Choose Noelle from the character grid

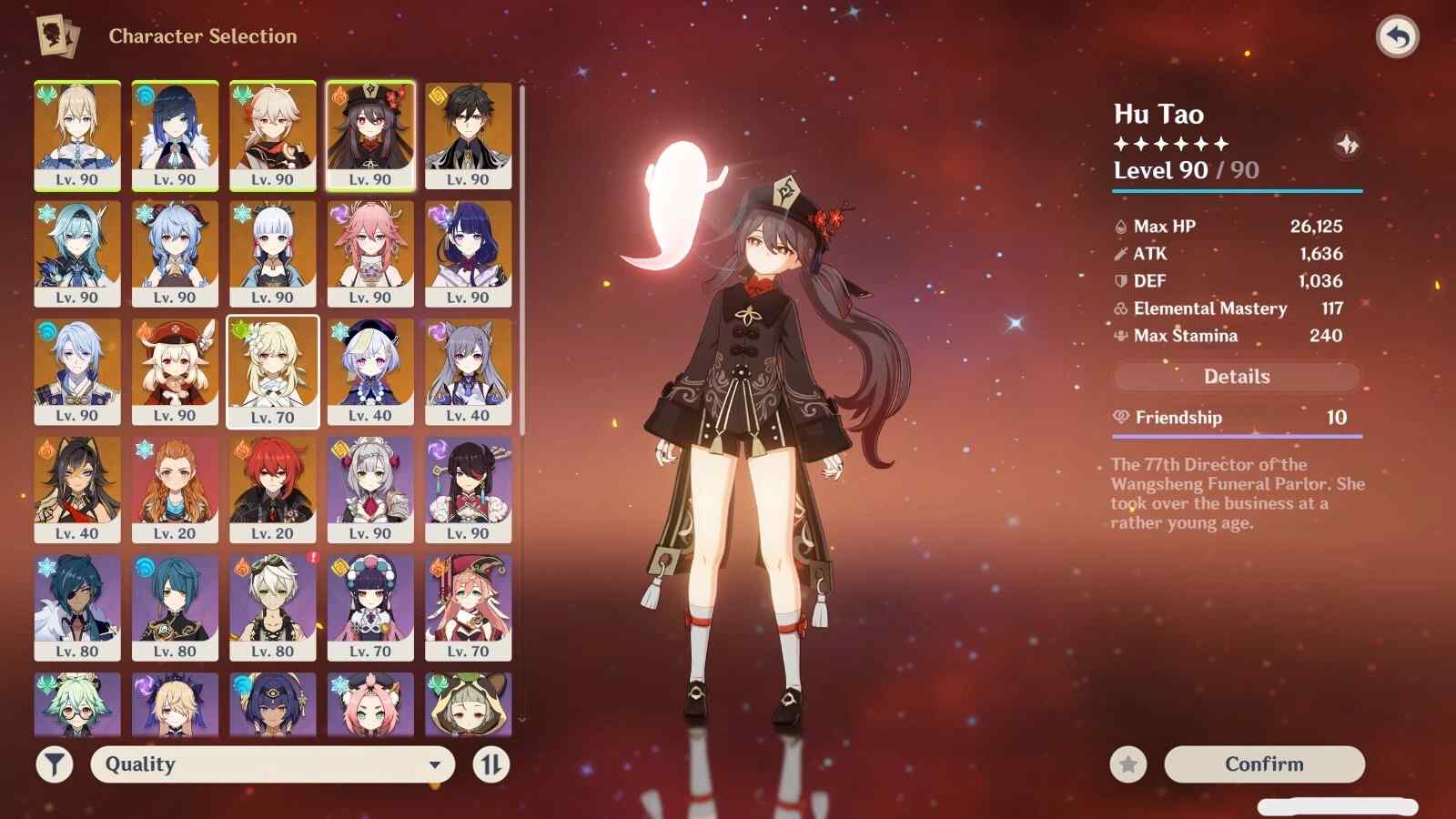click(370, 490)
